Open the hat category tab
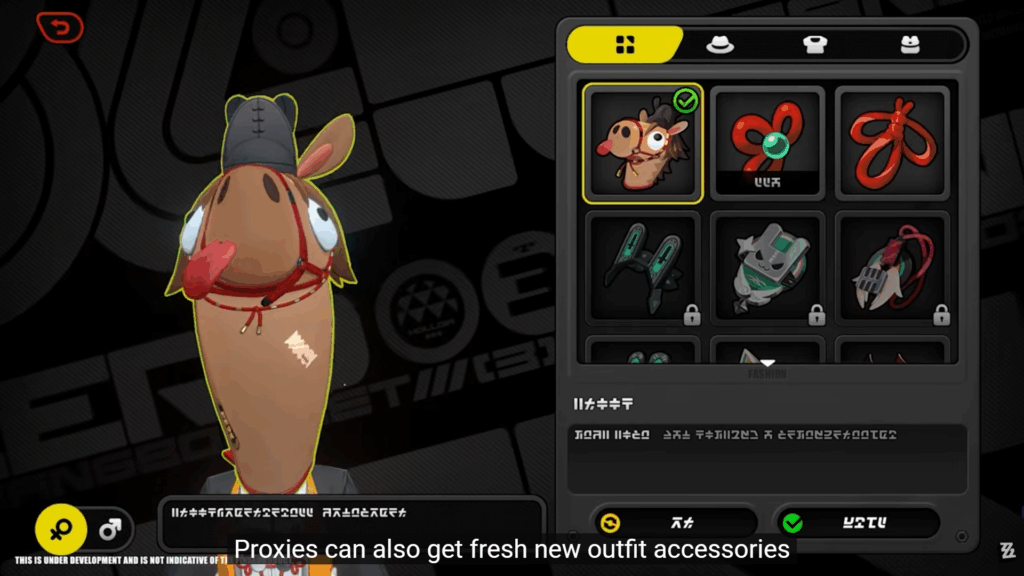 (720, 44)
